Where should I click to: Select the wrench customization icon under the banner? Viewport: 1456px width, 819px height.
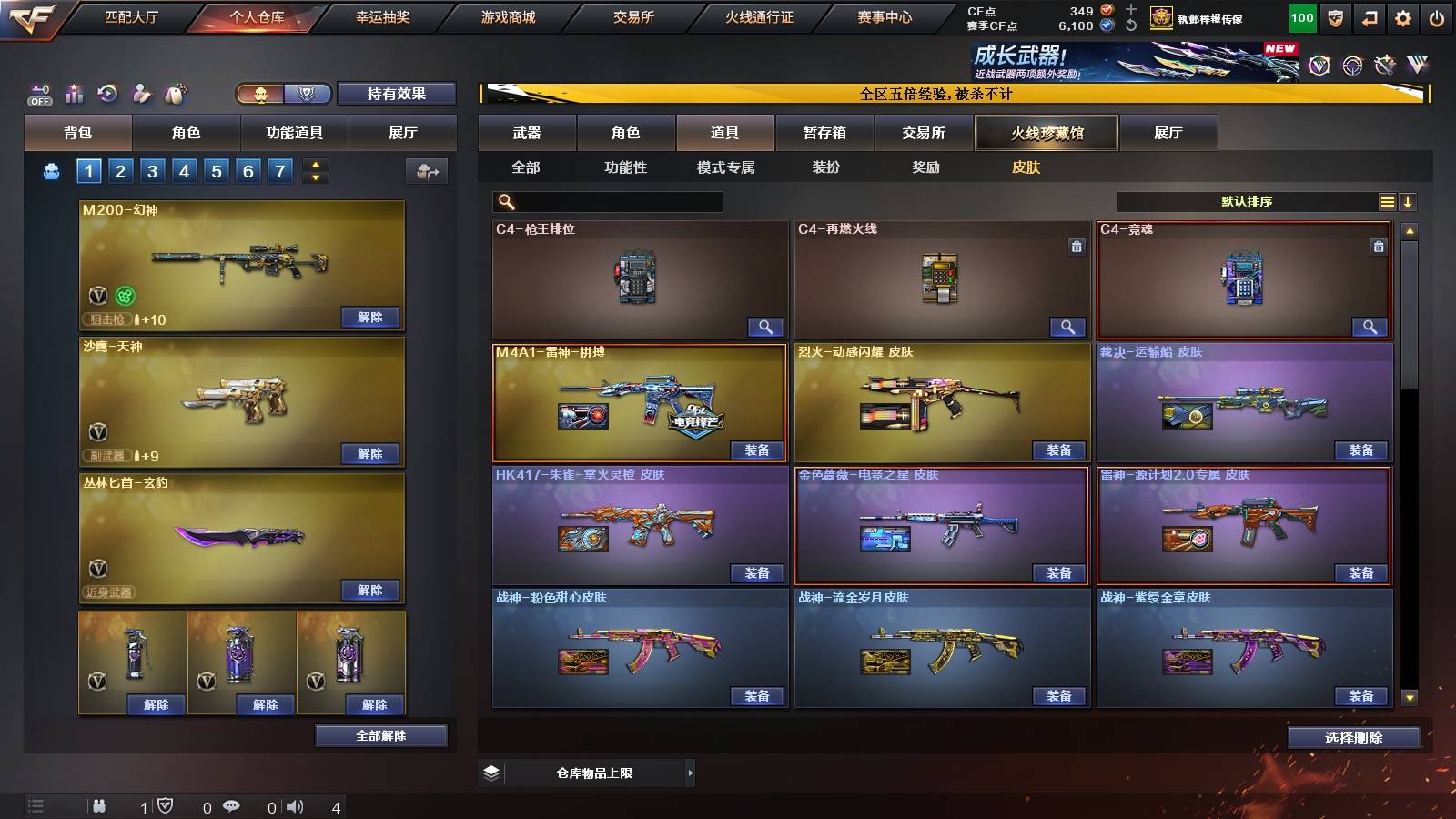pos(1385,64)
